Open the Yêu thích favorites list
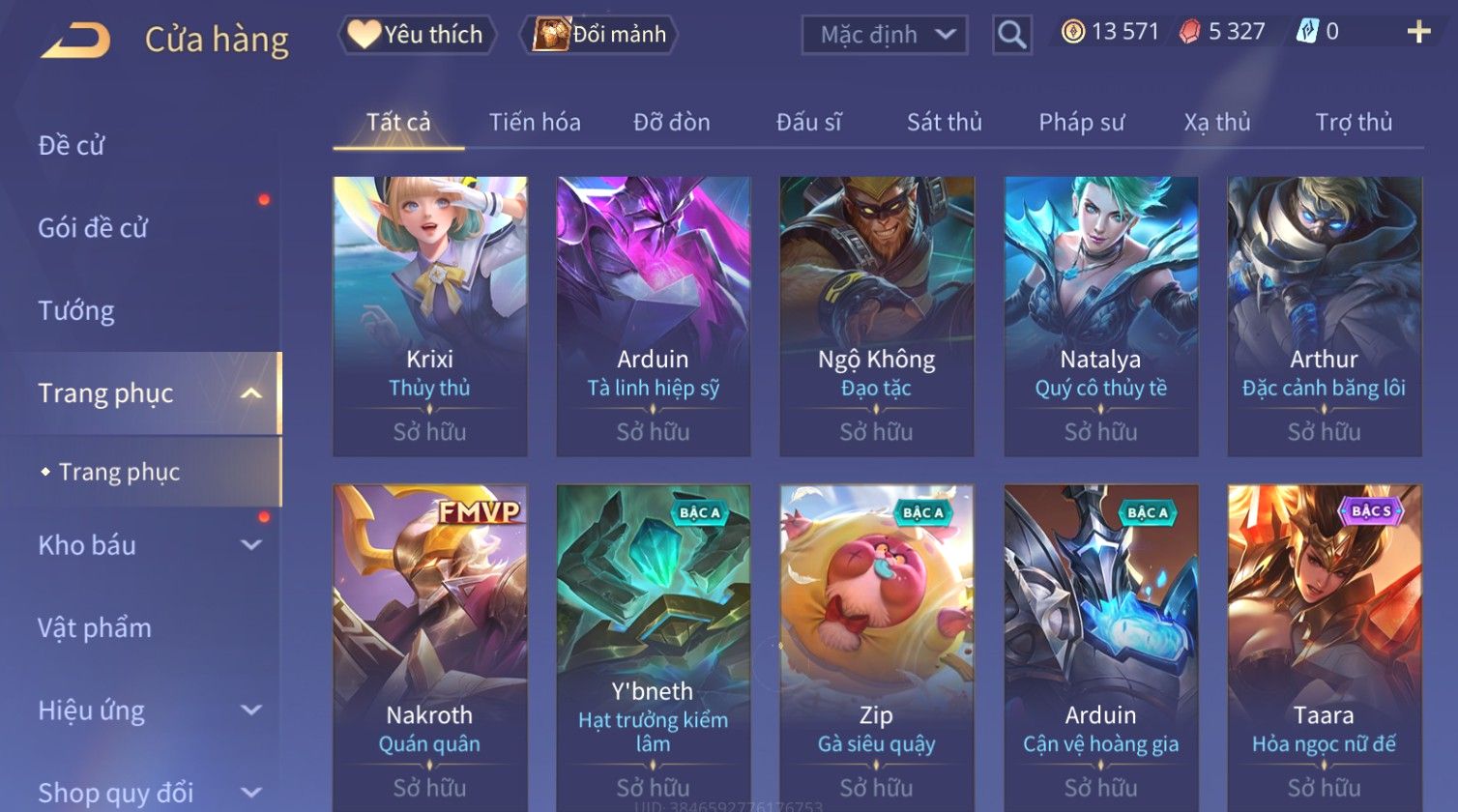The width and height of the screenshot is (1458, 812). point(417,35)
